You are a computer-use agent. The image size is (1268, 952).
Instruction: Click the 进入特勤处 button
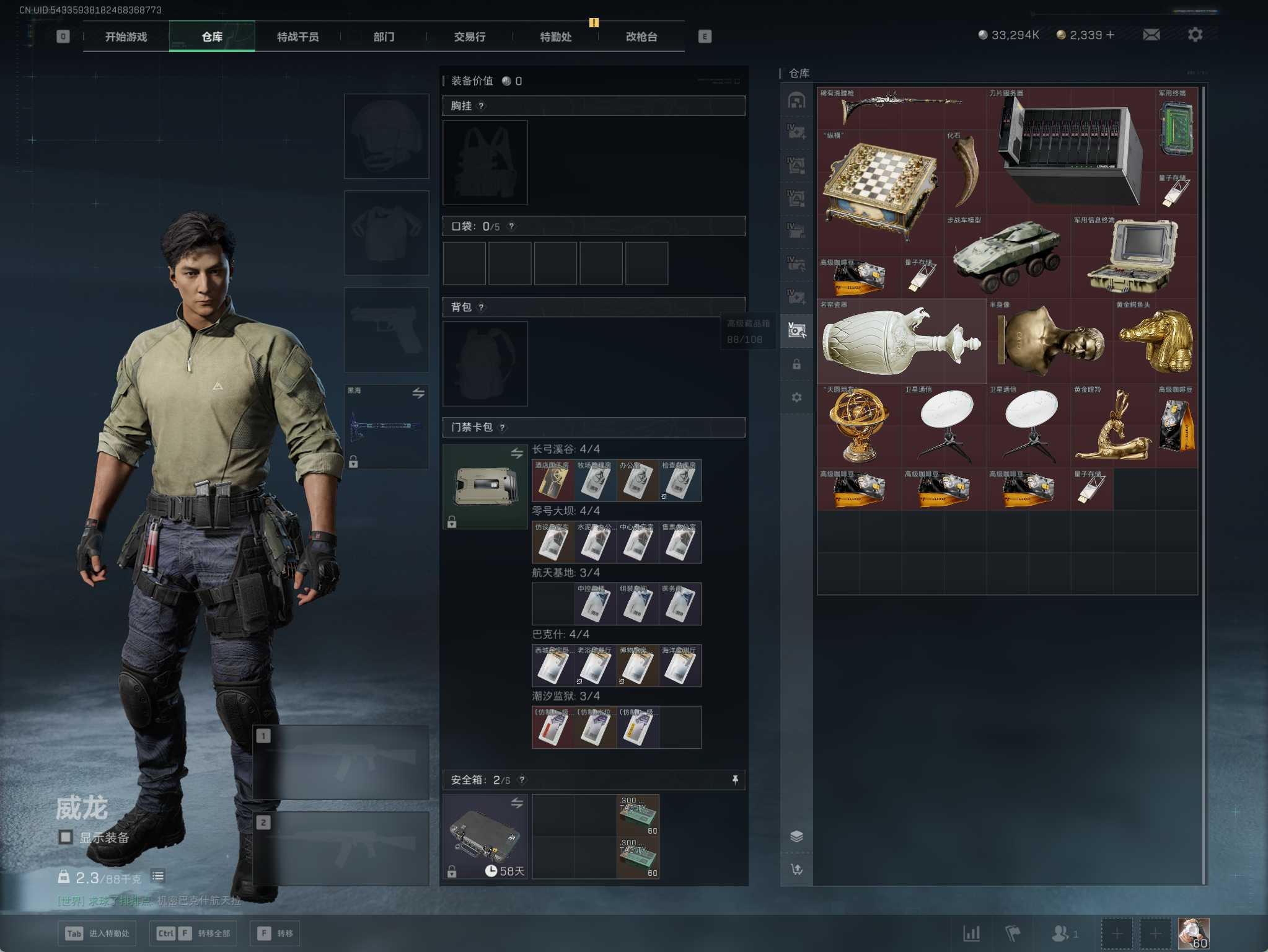(97, 933)
